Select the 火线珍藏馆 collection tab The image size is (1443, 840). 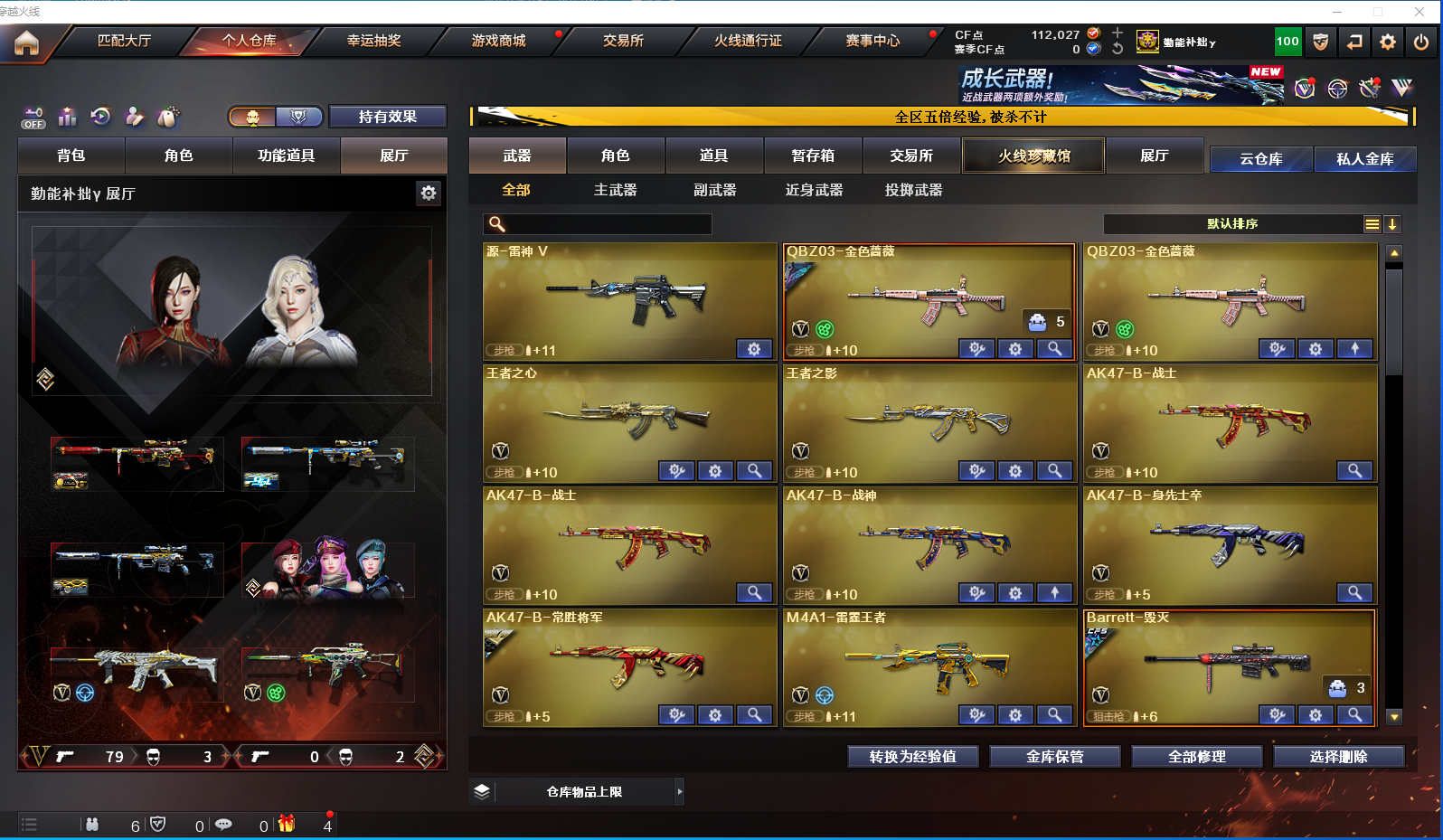point(1033,156)
